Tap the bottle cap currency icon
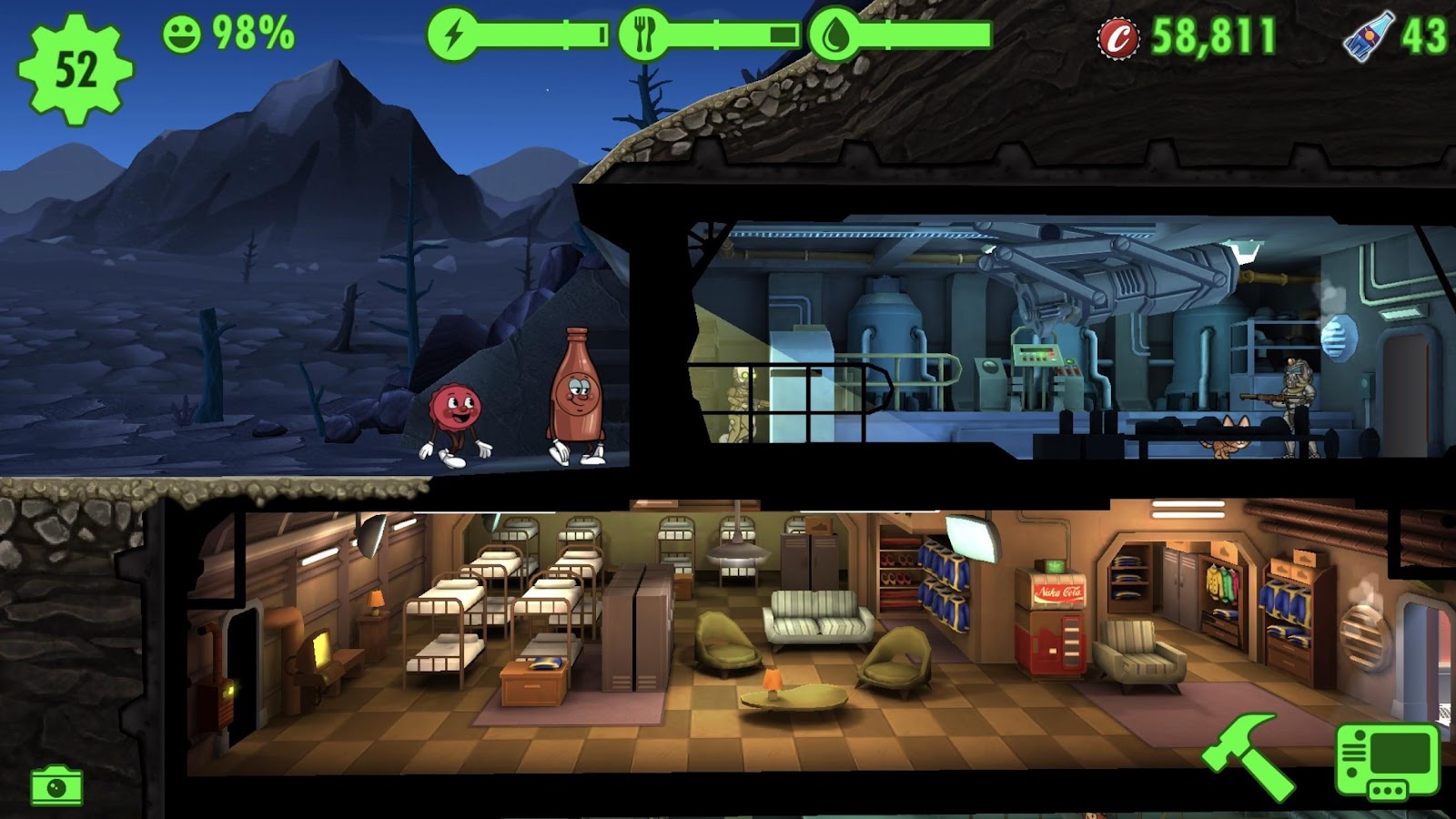 [1118, 38]
